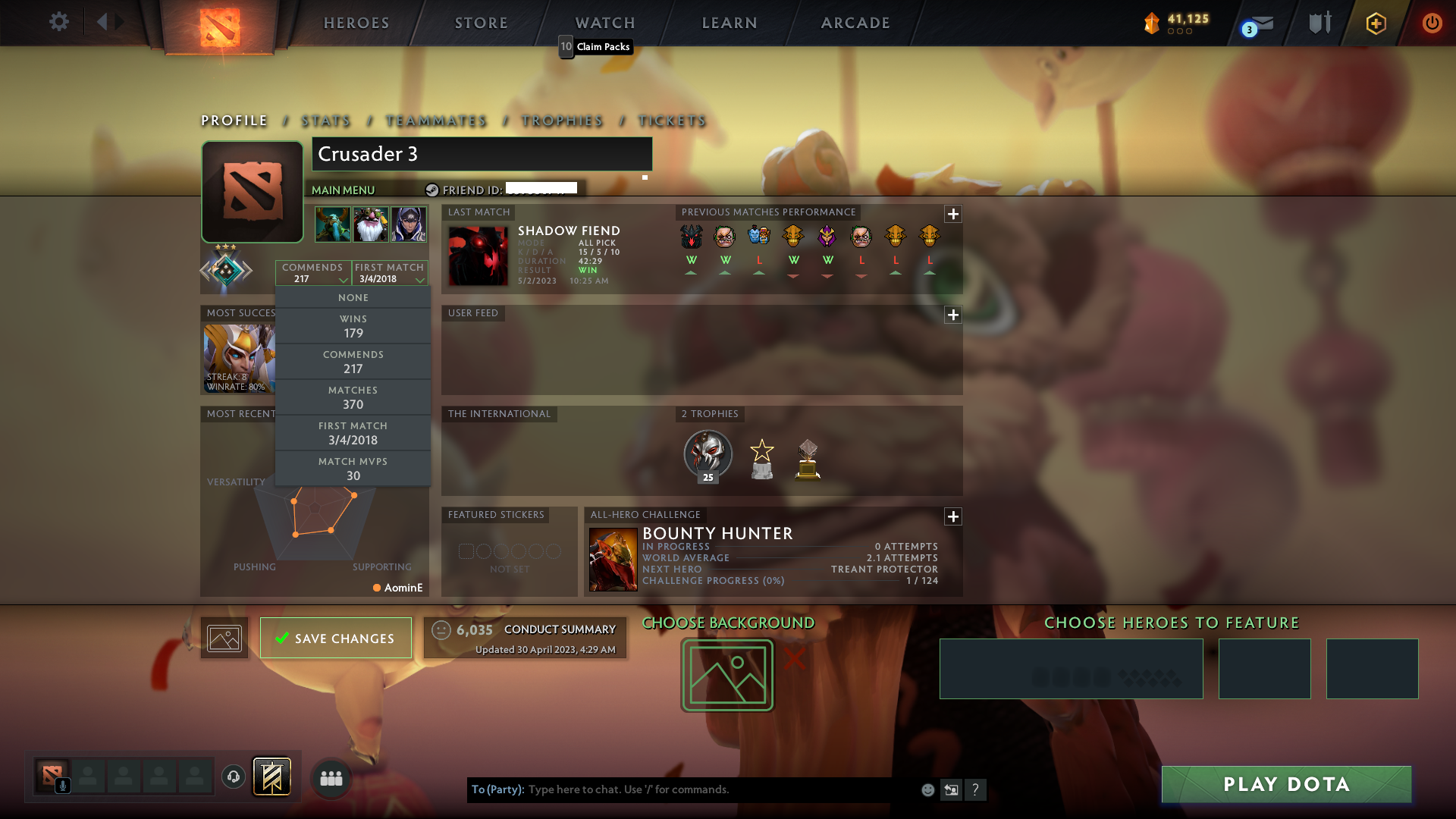
Task: Expand Previous Matches Performance with plus button
Action: click(x=953, y=214)
